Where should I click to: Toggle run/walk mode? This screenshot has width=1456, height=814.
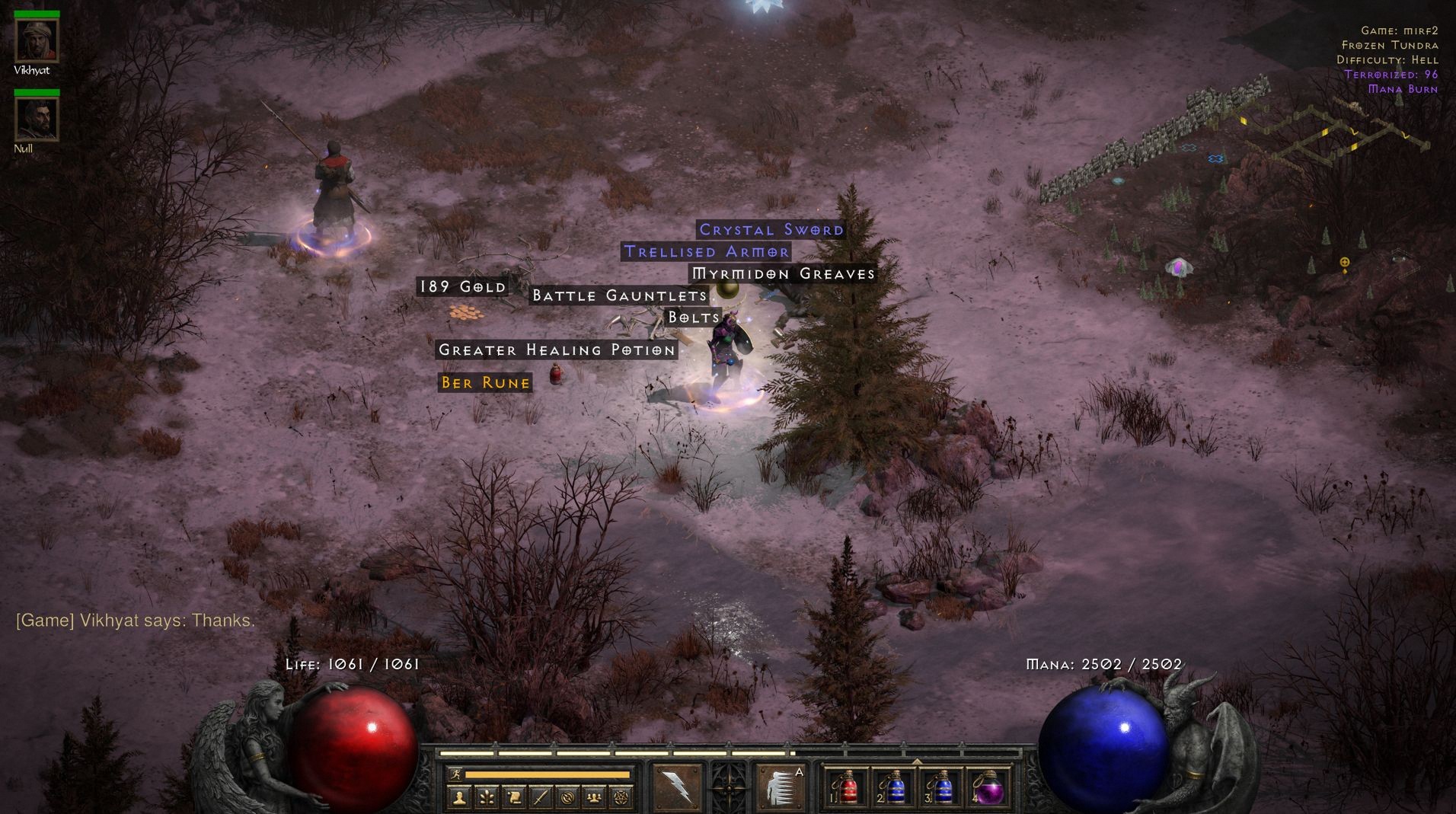click(456, 774)
